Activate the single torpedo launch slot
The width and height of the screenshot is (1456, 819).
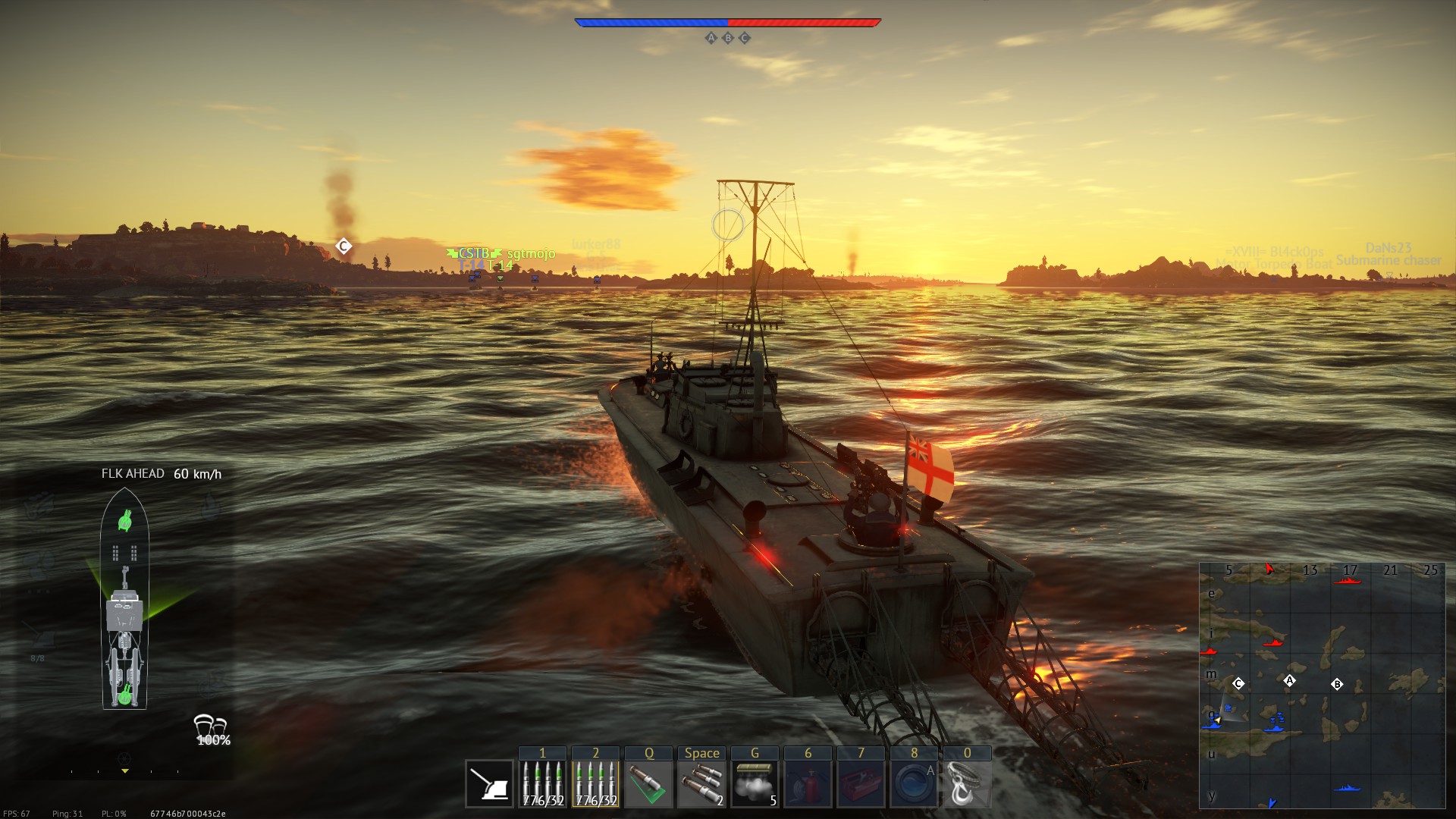coord(648,784)
